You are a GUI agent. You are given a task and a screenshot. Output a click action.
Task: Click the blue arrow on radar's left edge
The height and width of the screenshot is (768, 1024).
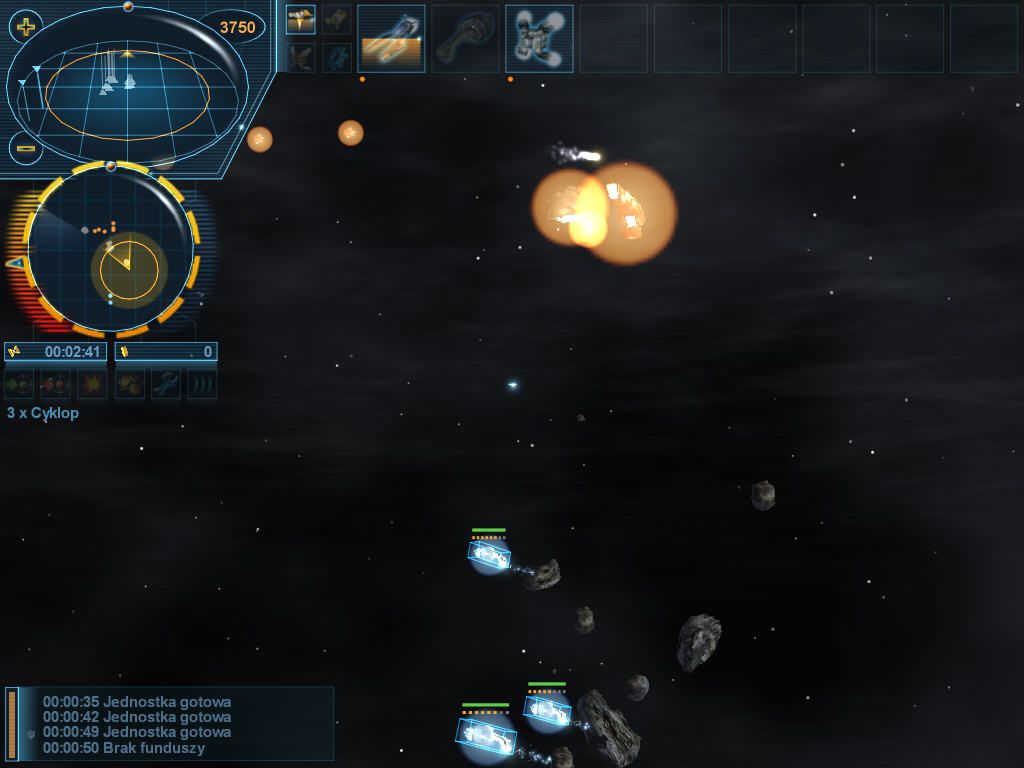tap(15, 263)
